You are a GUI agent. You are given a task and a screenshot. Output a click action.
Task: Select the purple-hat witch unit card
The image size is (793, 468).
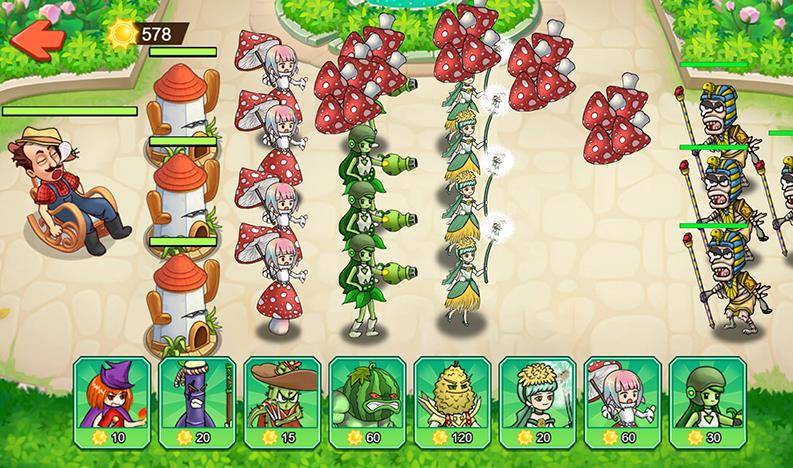pos(112,402)
